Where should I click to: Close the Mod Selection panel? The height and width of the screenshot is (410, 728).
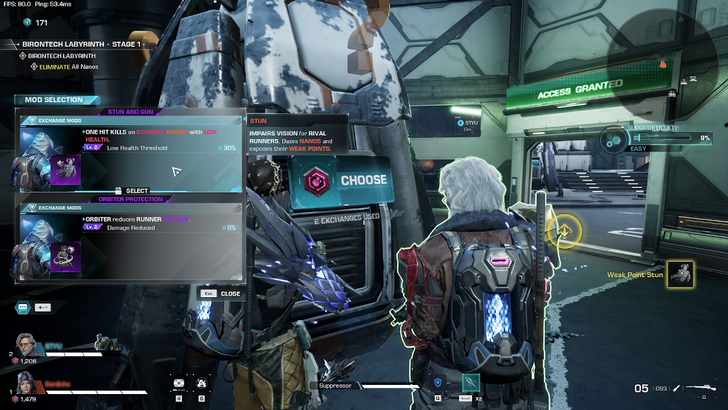224,294
